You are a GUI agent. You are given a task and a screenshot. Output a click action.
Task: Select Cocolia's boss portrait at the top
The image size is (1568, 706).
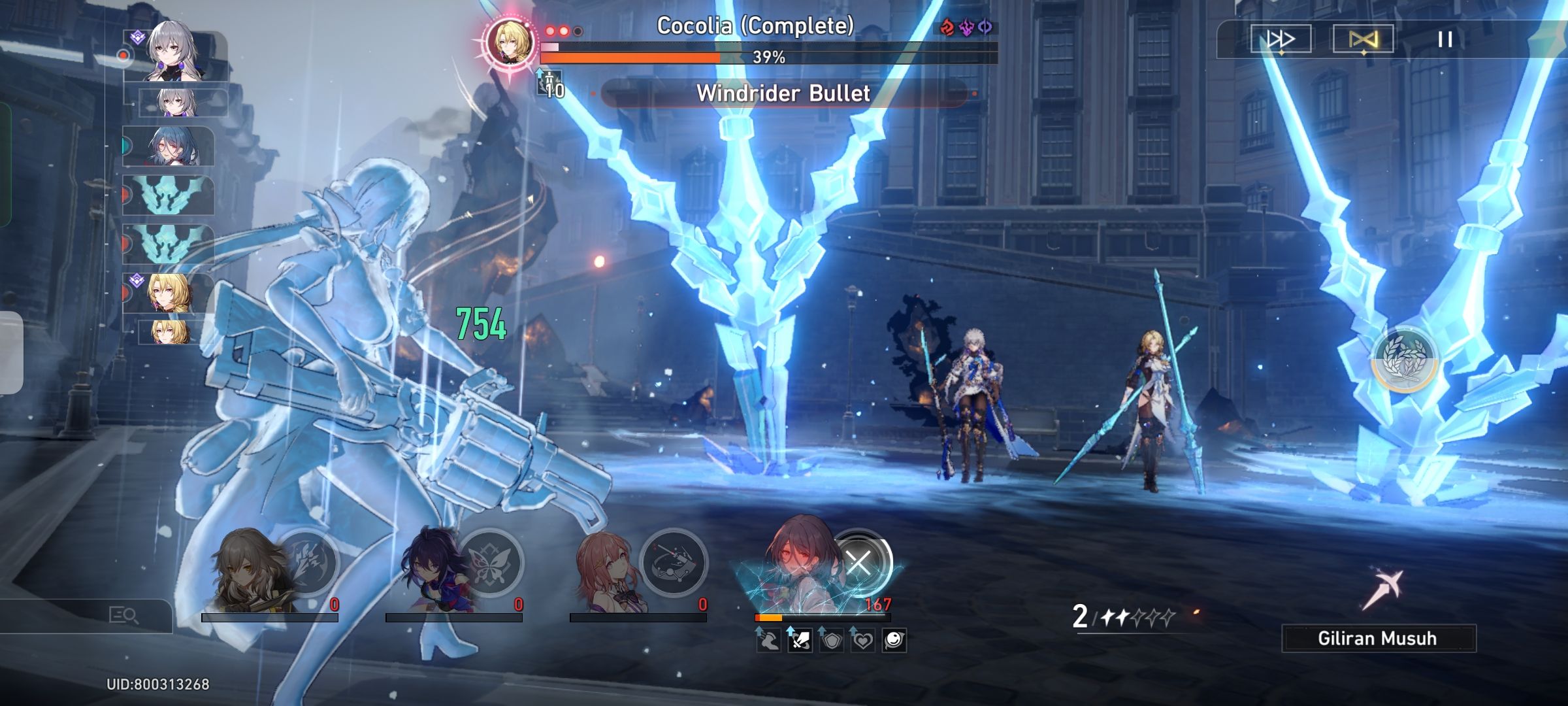click(509, 42)
